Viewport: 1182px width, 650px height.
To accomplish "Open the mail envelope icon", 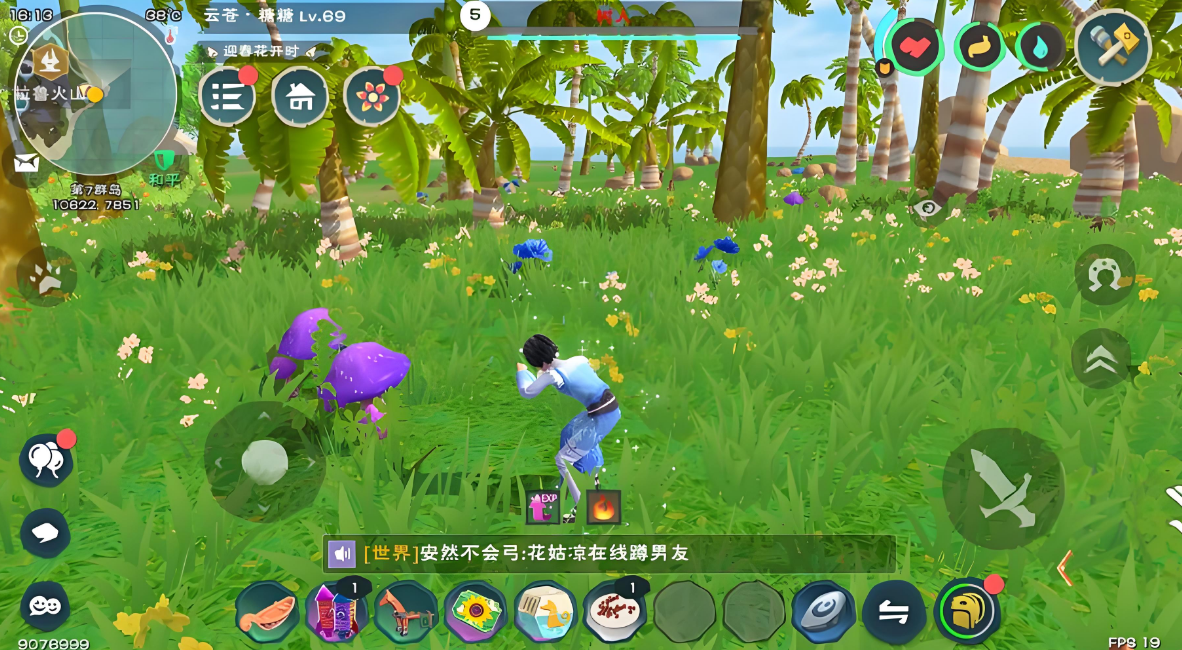I will (x=27, y=163).
